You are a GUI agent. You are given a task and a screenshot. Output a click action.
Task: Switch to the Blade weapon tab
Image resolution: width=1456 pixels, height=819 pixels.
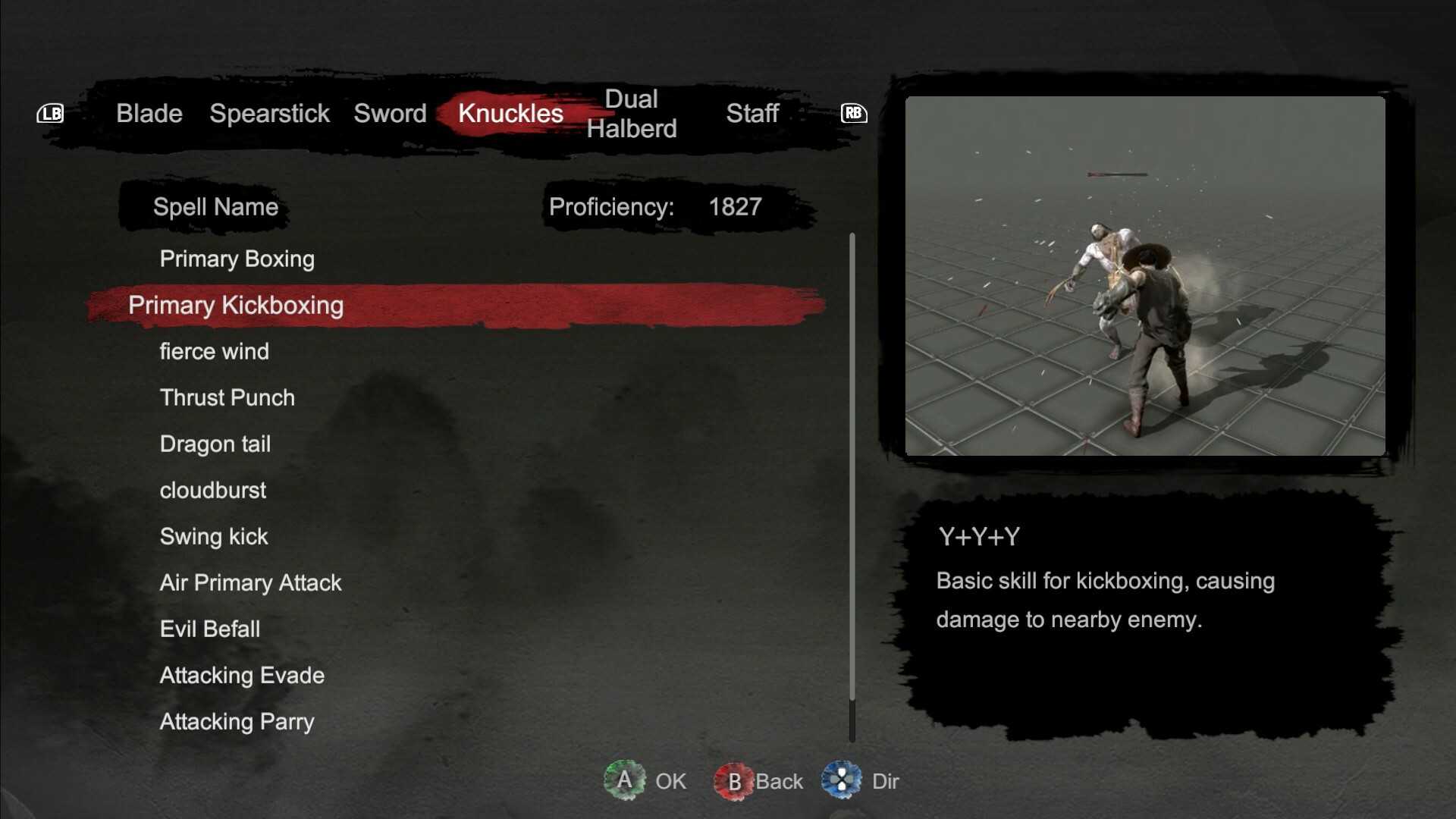[x=149, y=114]
